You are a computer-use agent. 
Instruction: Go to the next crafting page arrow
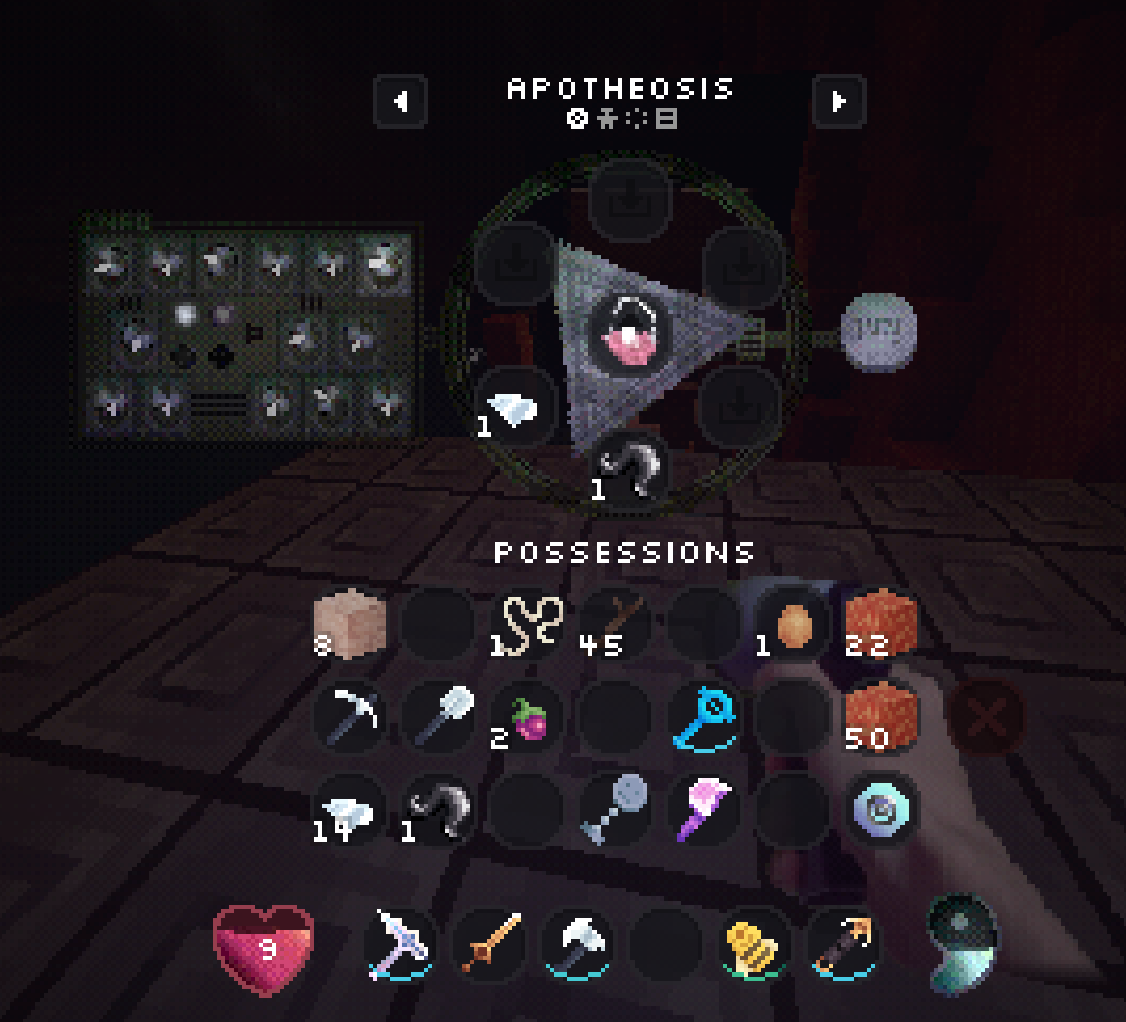click(x=839, y=101)
